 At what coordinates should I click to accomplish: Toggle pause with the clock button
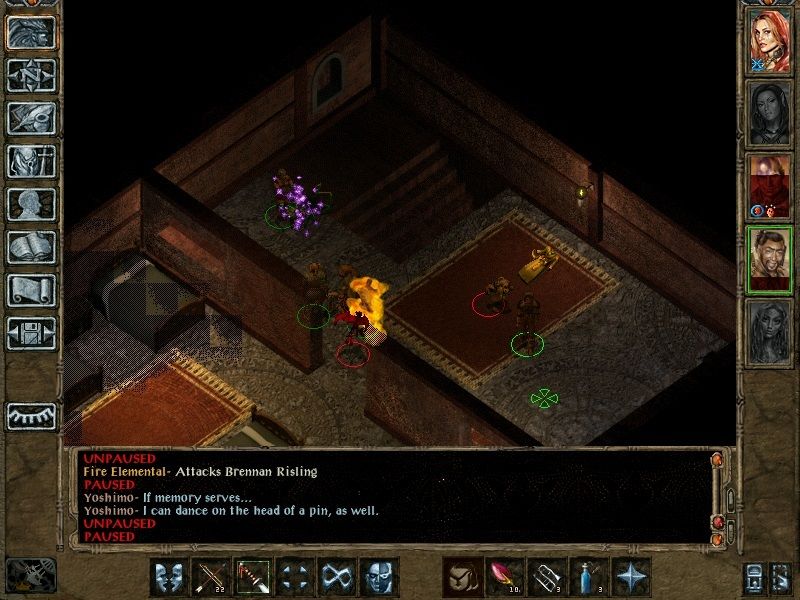(30, 576)
